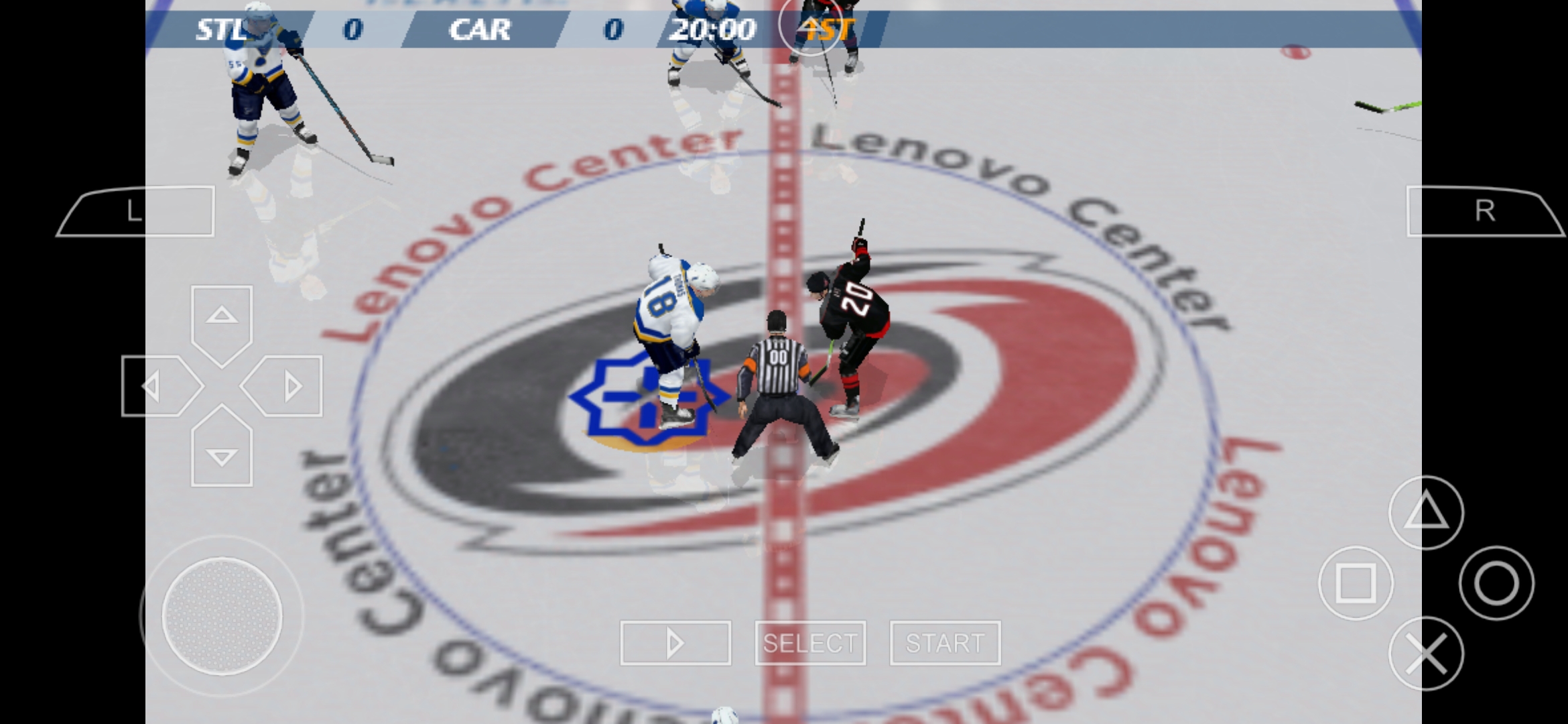This screenshot has height=724, width=1568.
Task: Tap the square action button
Action: pyautogui.click(x=1356, y=583)
